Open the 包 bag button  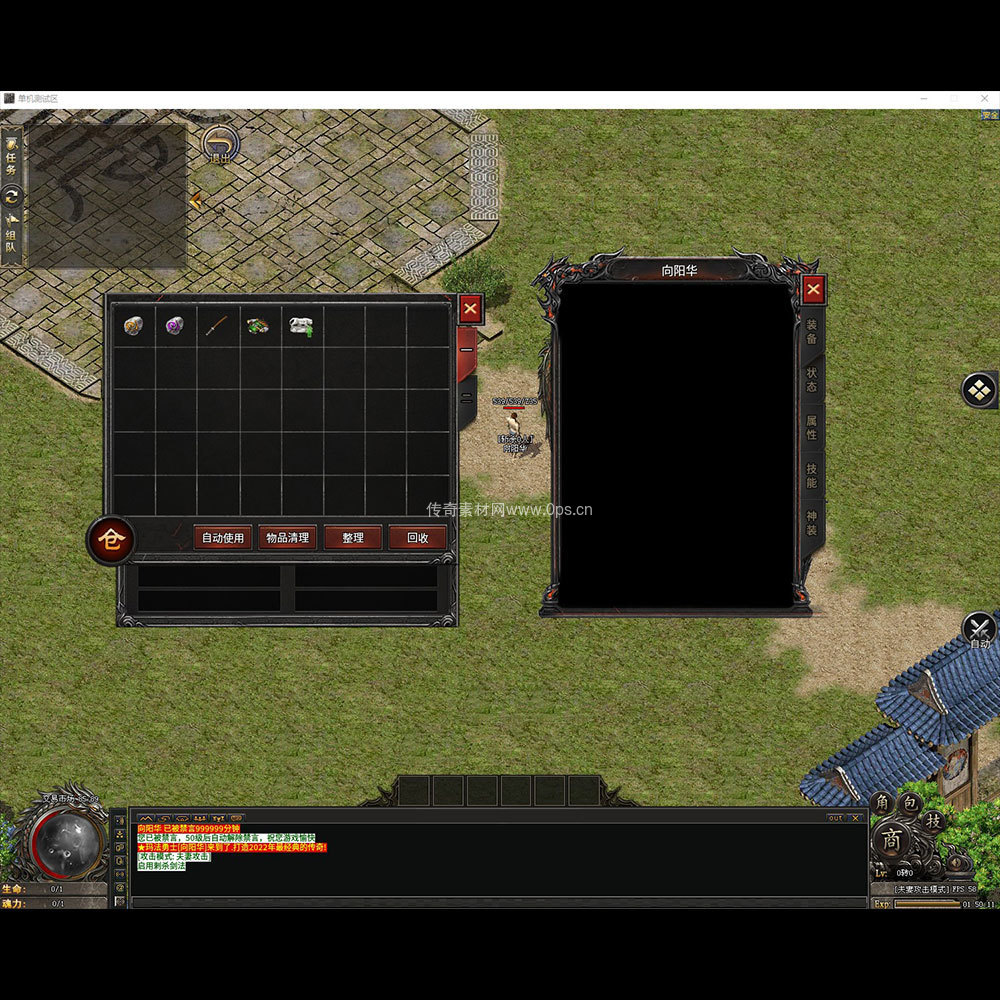click(908, 803)
